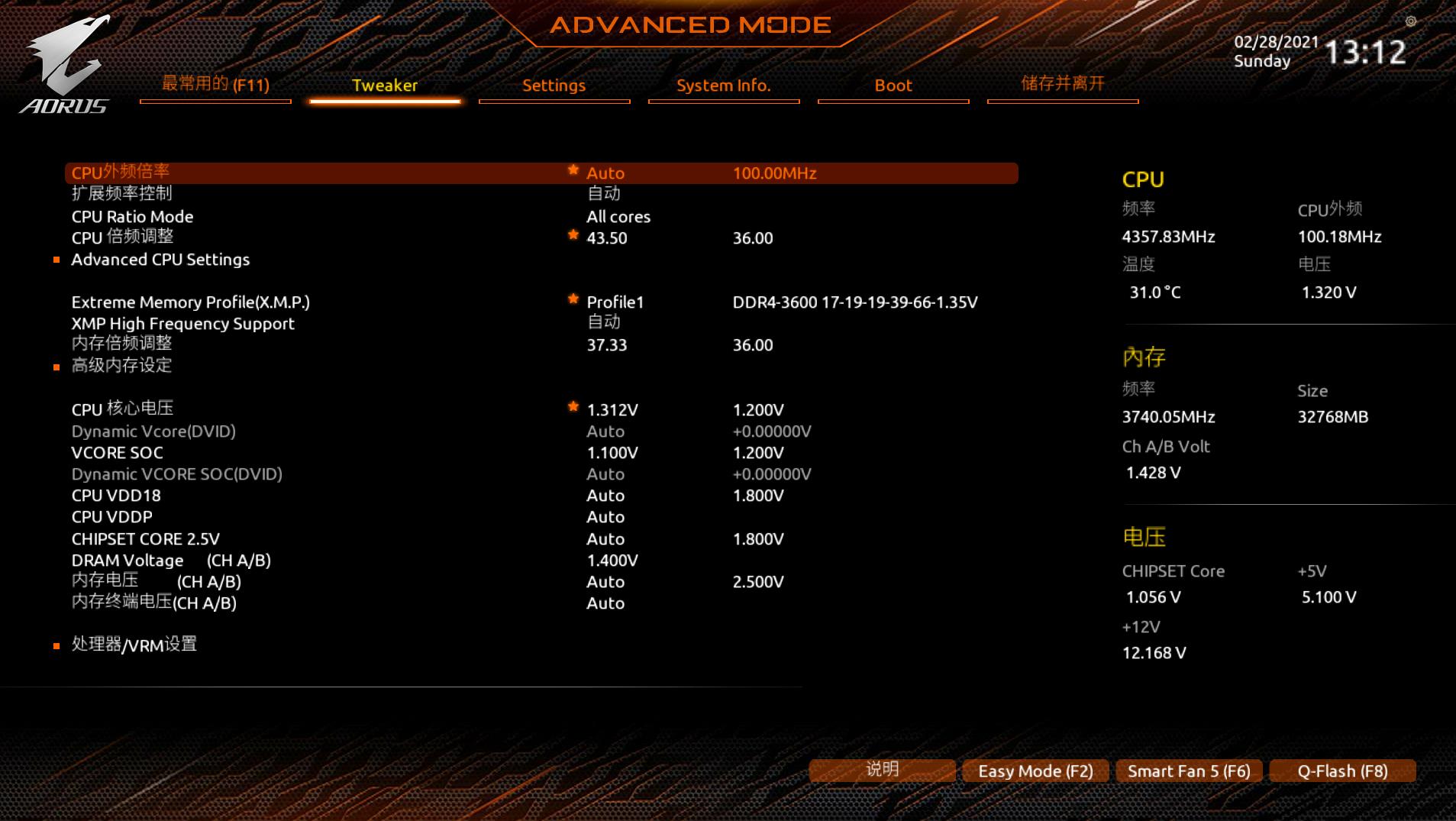Click the Tweaker tab
The height and width of the screenshot is (821, 1456).
click(384, 86)
